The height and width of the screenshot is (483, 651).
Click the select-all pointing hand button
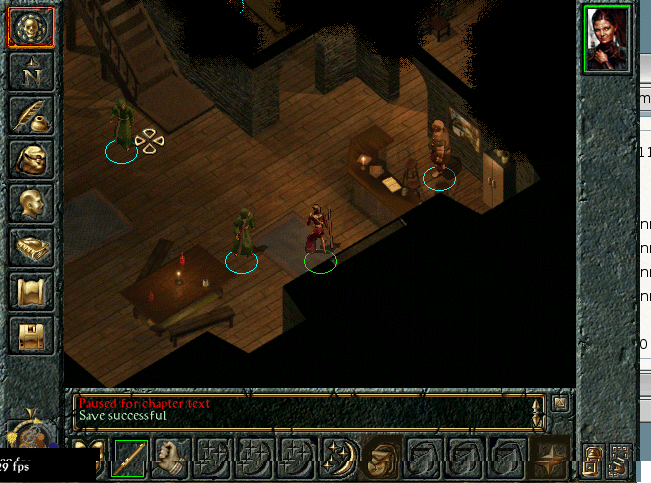coord(620,460)
